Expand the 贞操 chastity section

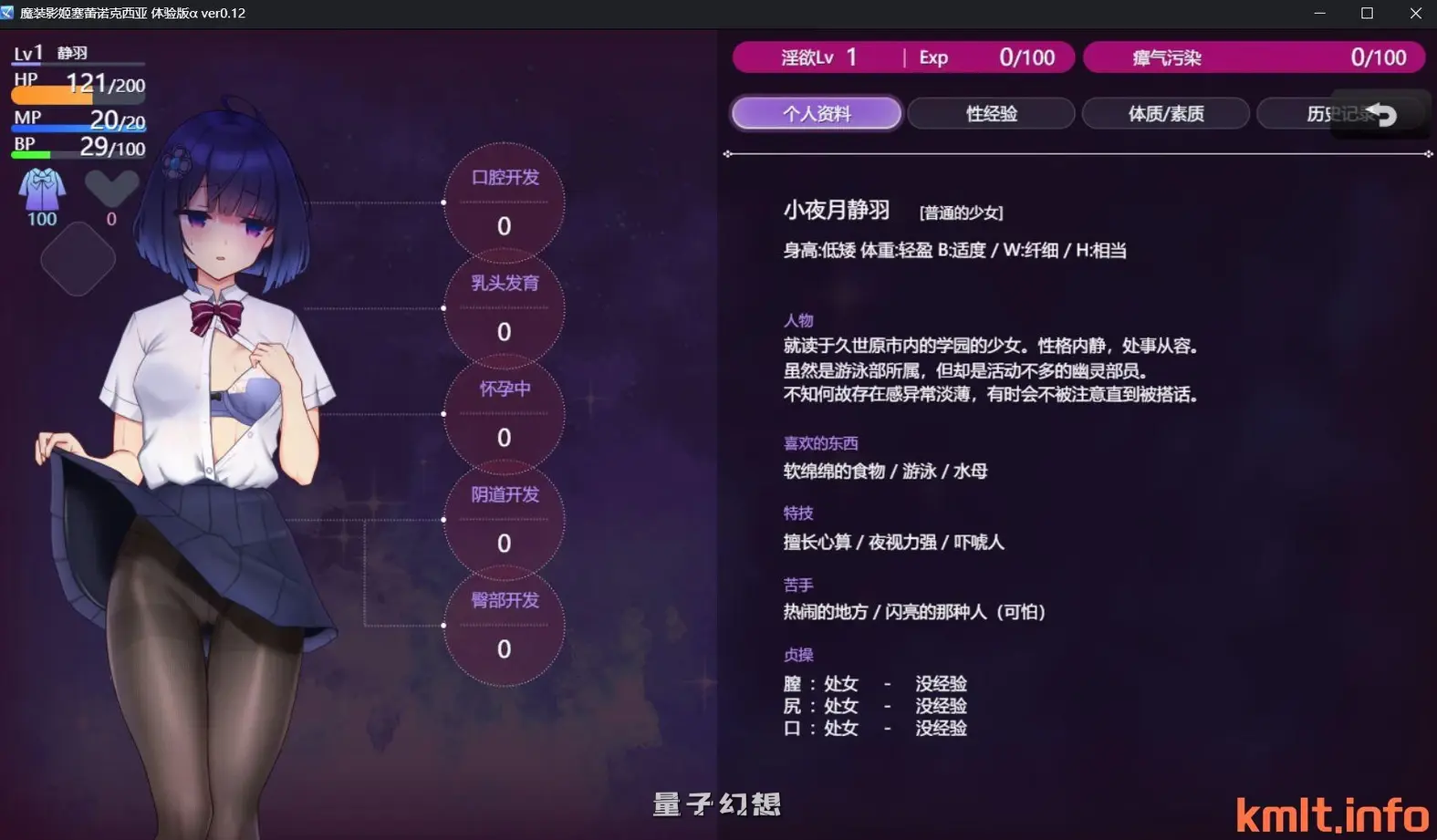click(x=798, y=654)
